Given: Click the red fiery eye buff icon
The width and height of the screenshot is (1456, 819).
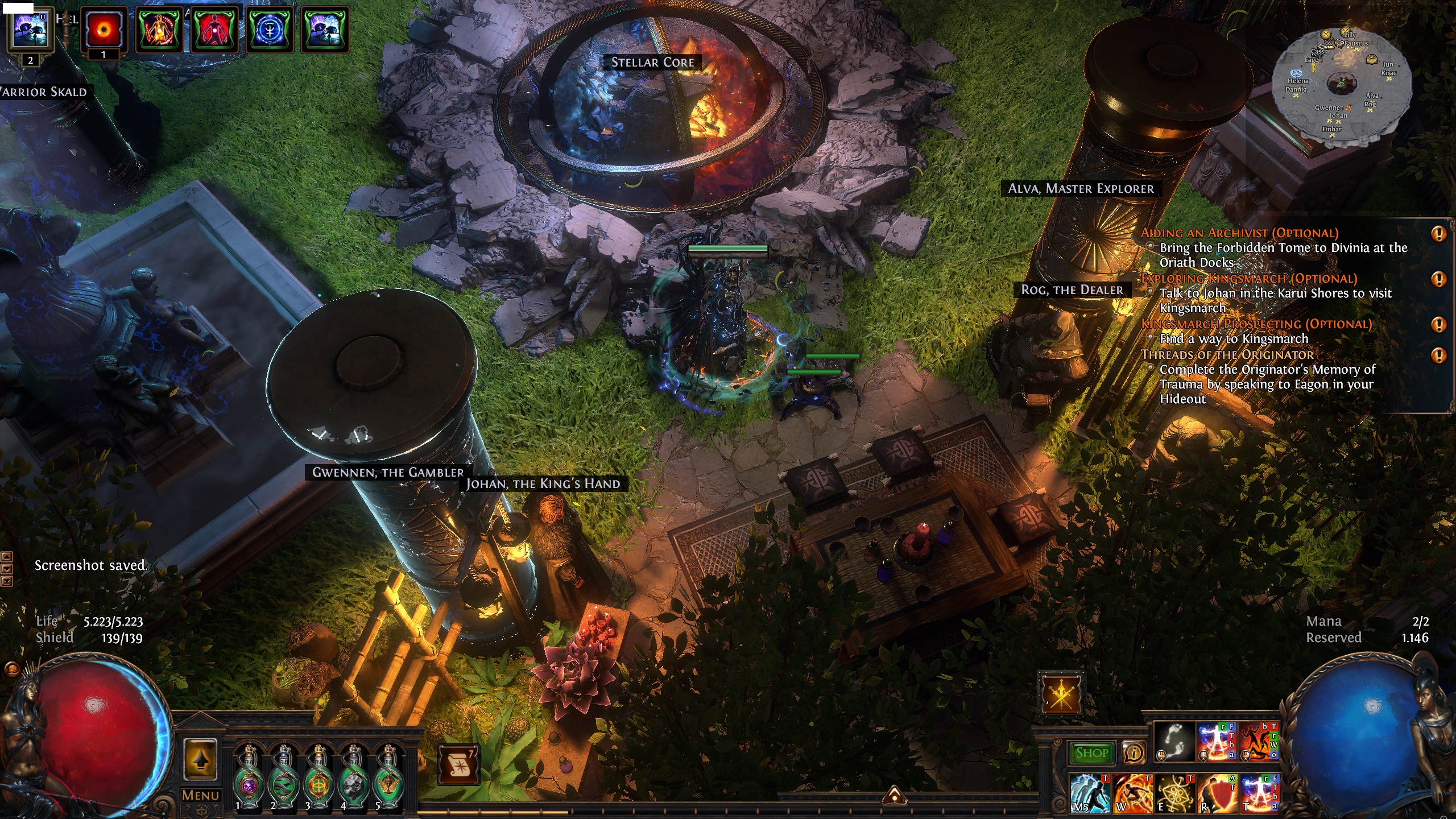Looking at the screenshot, I should click(x=104, y=29).
